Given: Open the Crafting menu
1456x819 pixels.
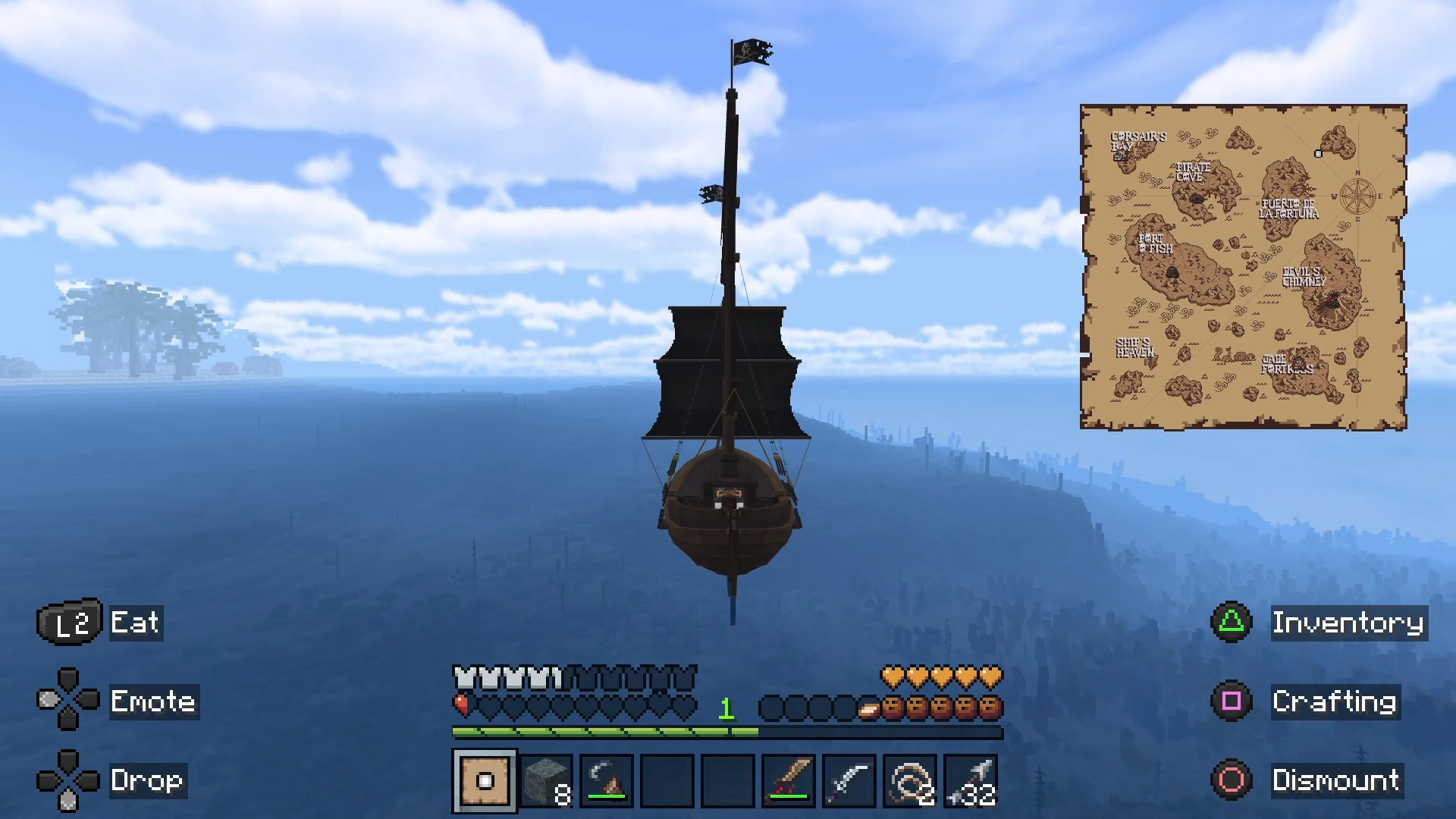Looking at the screenshot, I should pyautogui.click(x=1334, y=701).
